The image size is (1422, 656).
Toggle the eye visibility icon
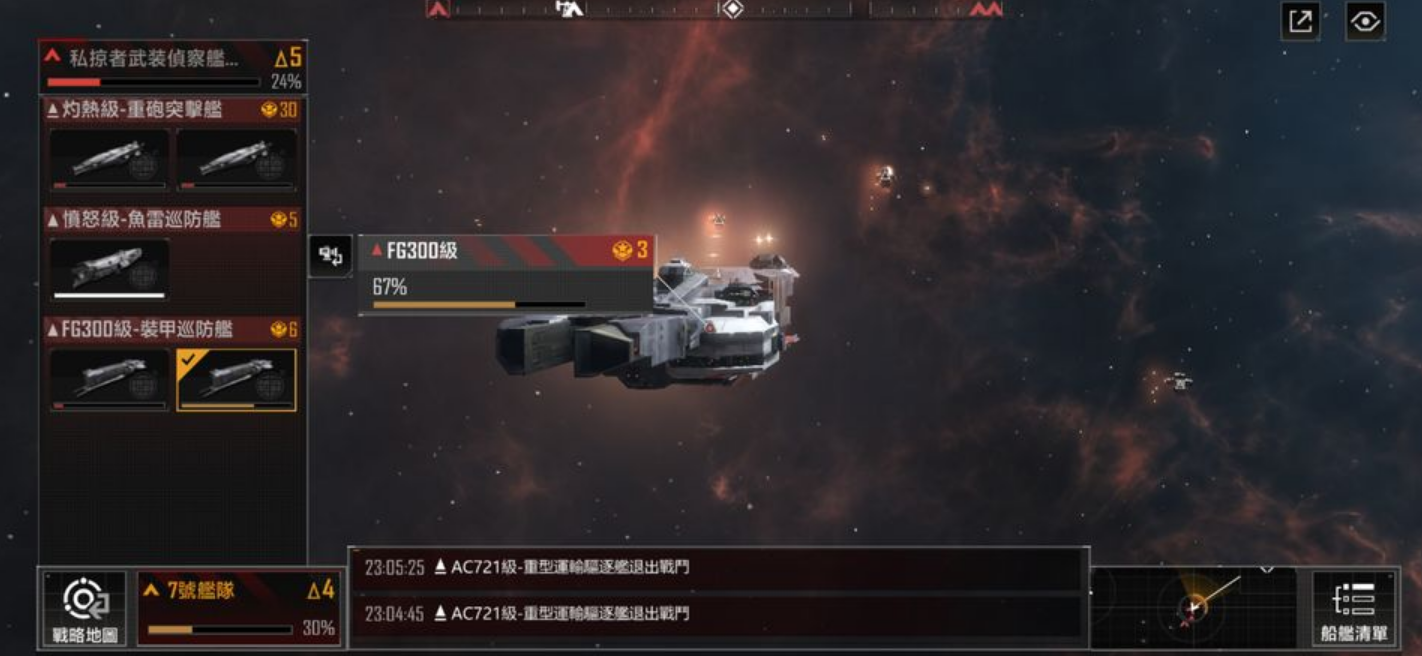(x=1365, y=21)
